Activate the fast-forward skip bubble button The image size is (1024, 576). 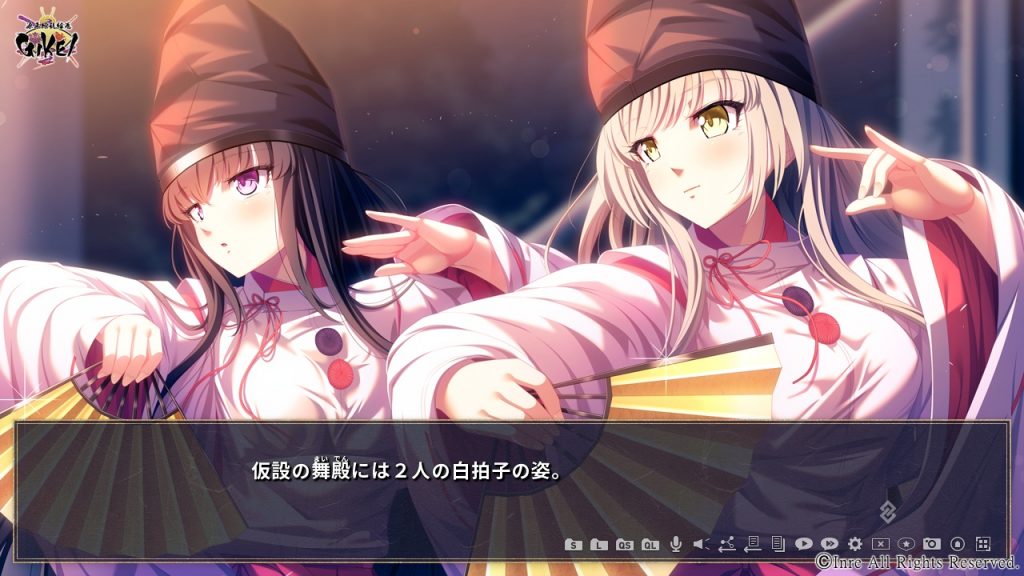pyautogui.click(x=829, y=543)
